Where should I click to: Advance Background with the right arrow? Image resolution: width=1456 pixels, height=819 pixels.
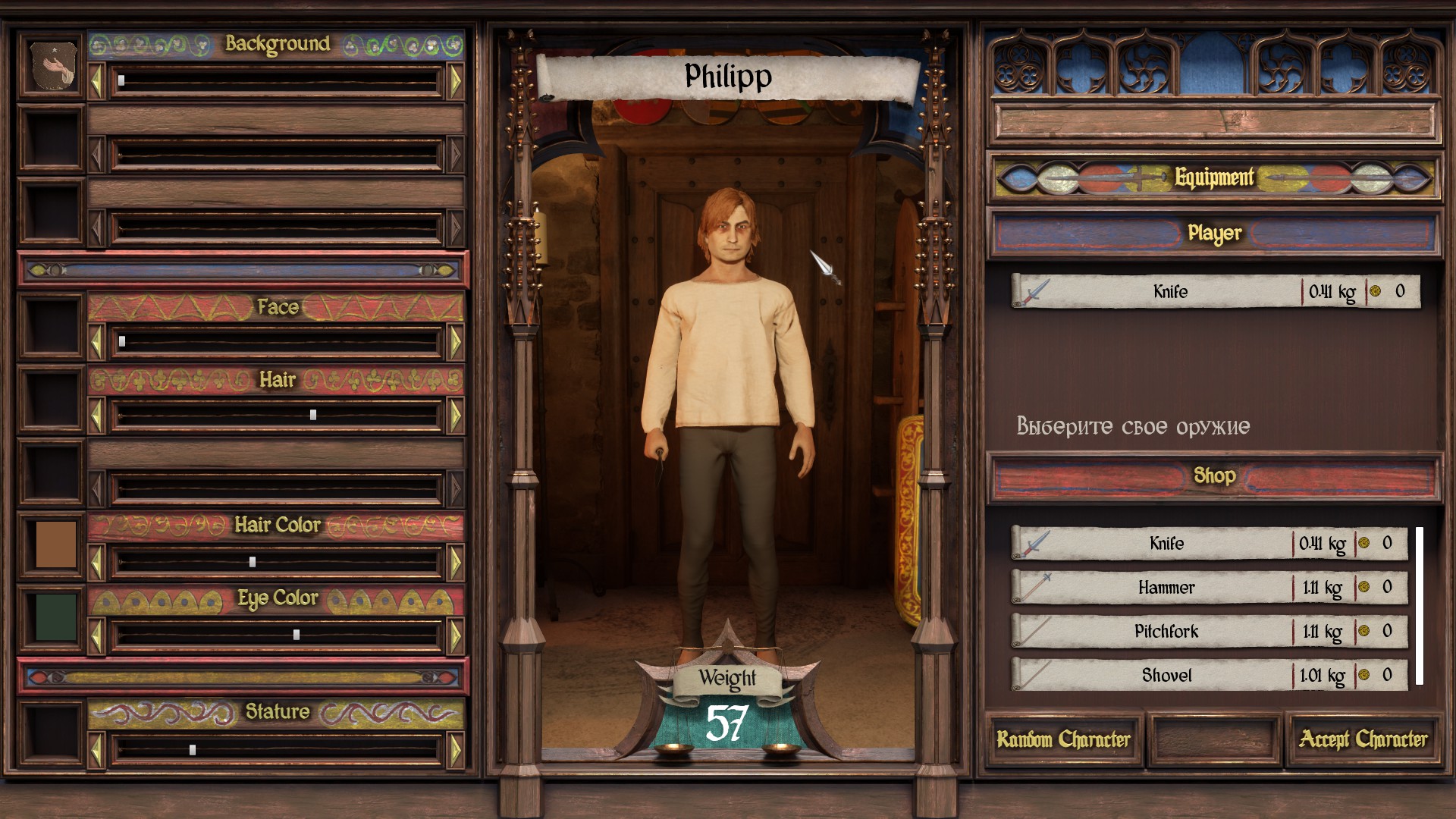pyautogui.click(x=456, y=81)
